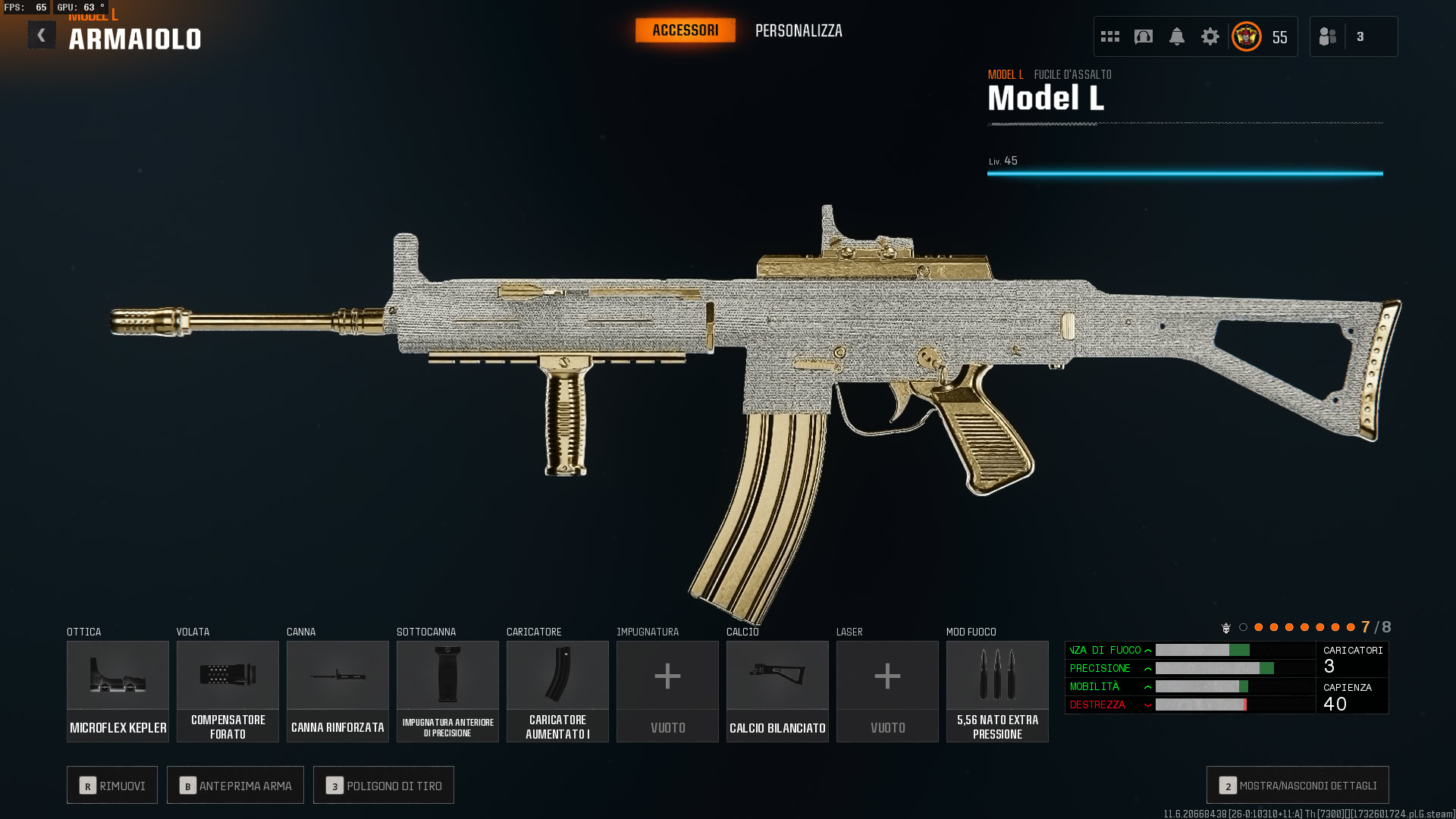The height and width of the screenshot is (819, 1456).
Task: Select the Accessori tab
Action: pos(685,30)
